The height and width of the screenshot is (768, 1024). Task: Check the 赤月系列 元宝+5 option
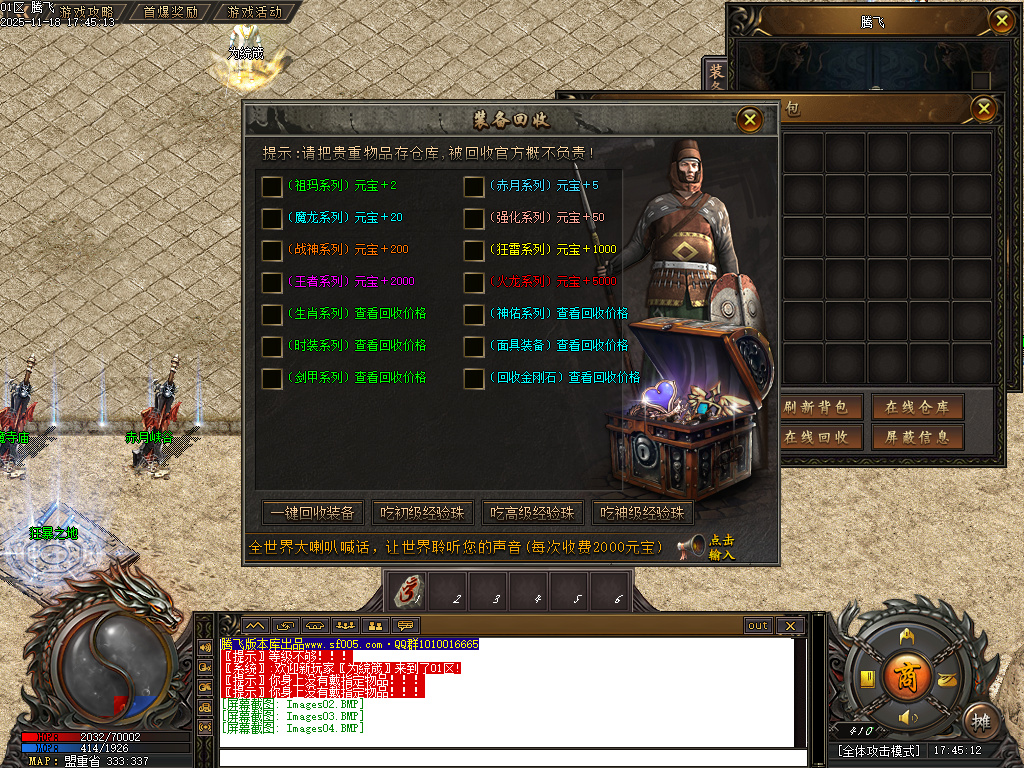(473, 186)
